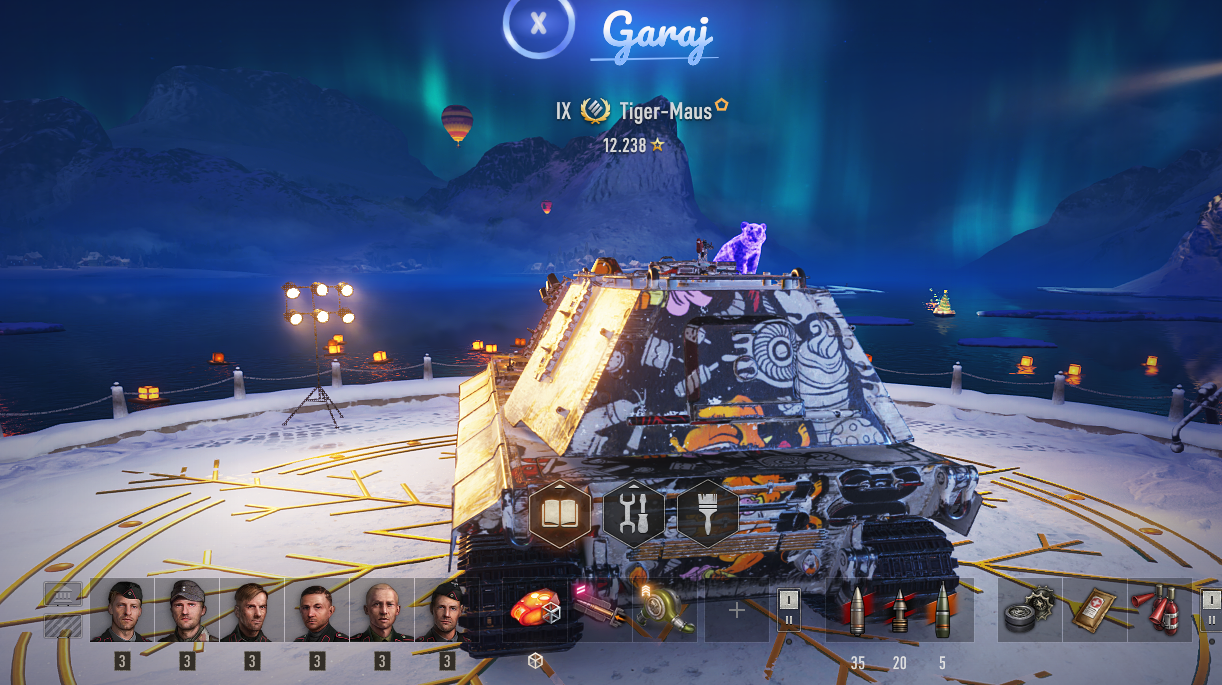Add equipment in the empty plus slot

pos(737,610)
